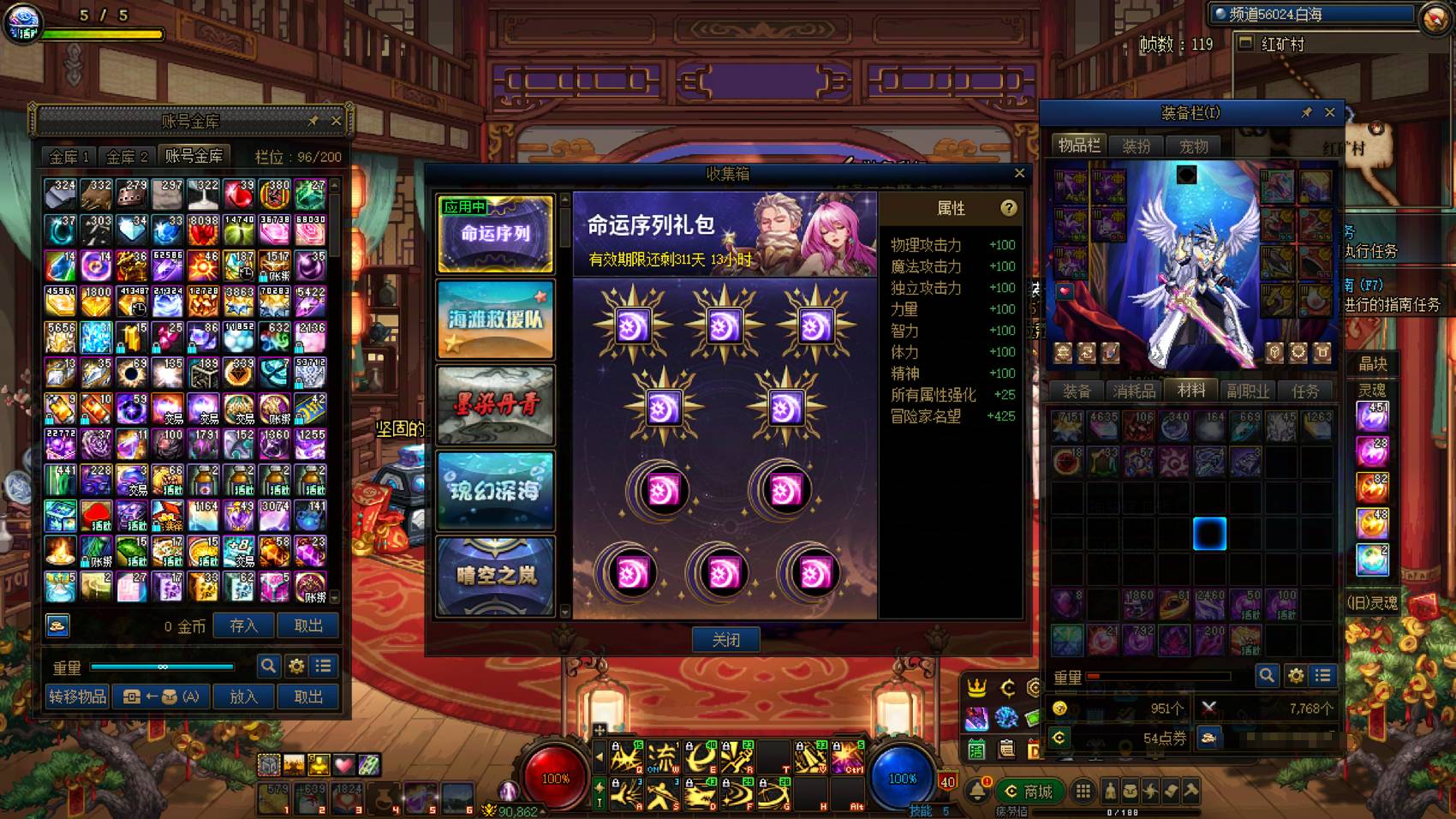
Task: Click the list view icon beside the vault gear
Action: point(323,665)
